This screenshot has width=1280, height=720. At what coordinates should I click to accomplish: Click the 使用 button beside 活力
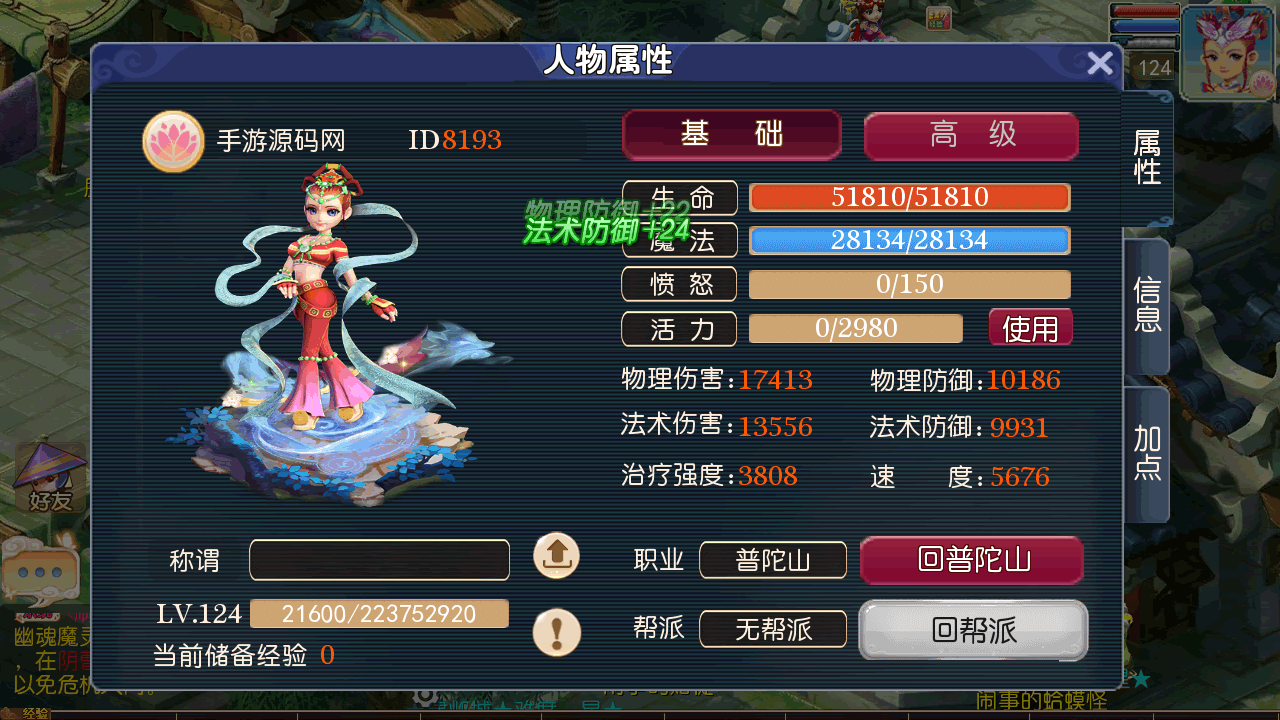coord(1030,328)
